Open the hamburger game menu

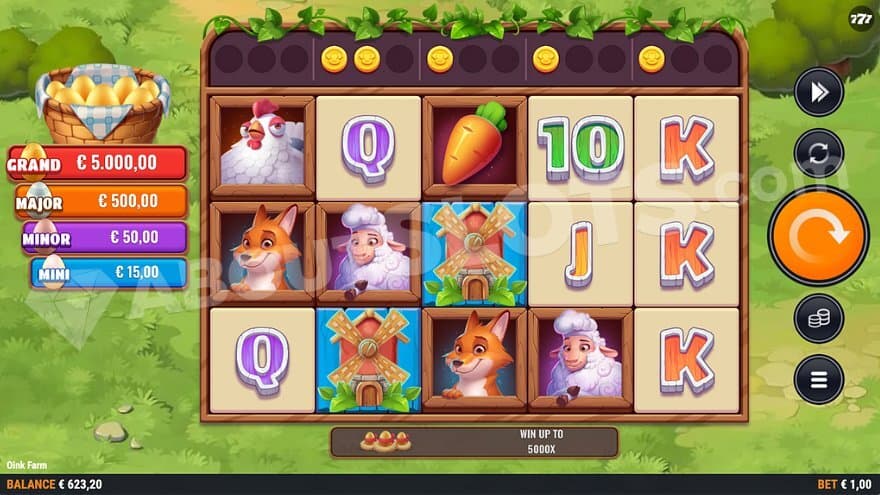tap(818, 380)
